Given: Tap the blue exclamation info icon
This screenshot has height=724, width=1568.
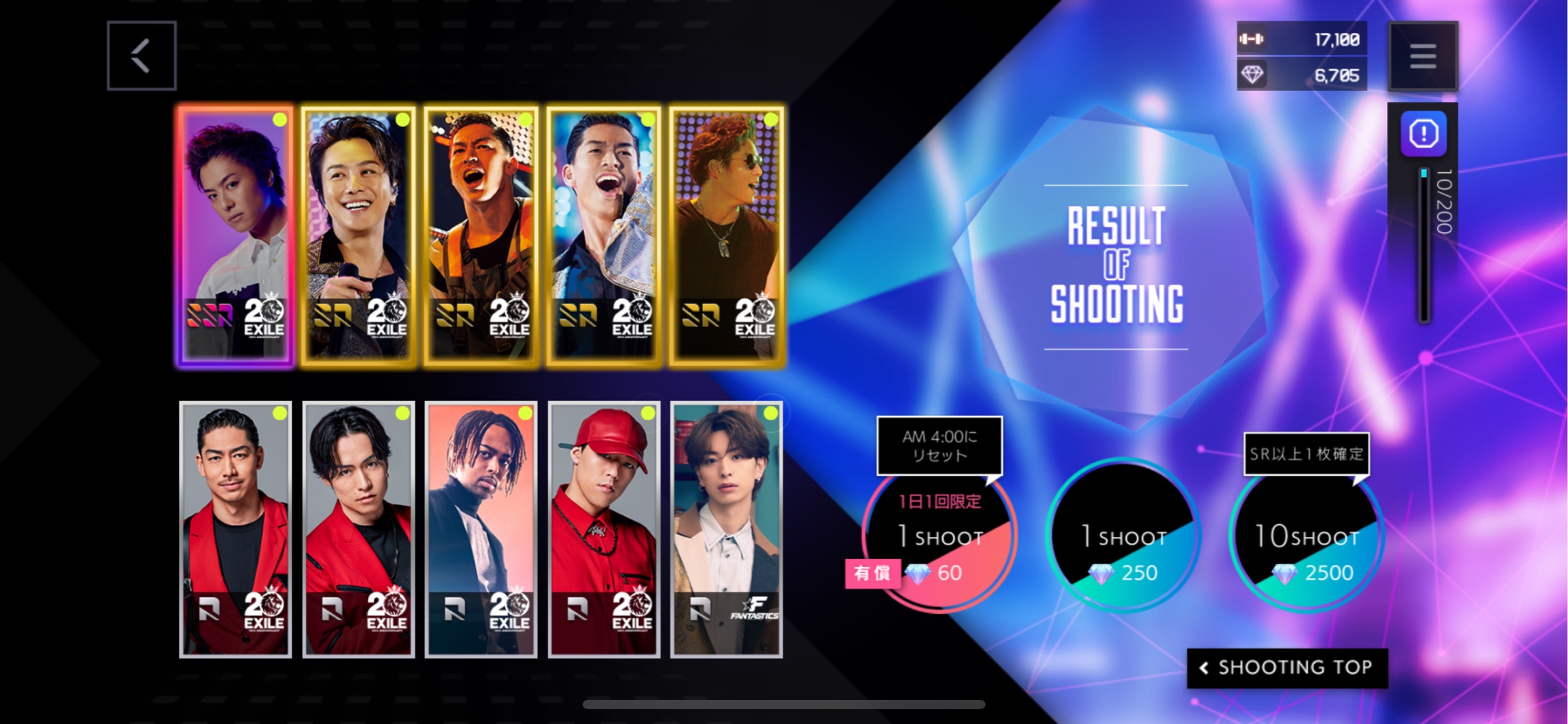Looking at the screenshot, I should [x=1423, y=134].
